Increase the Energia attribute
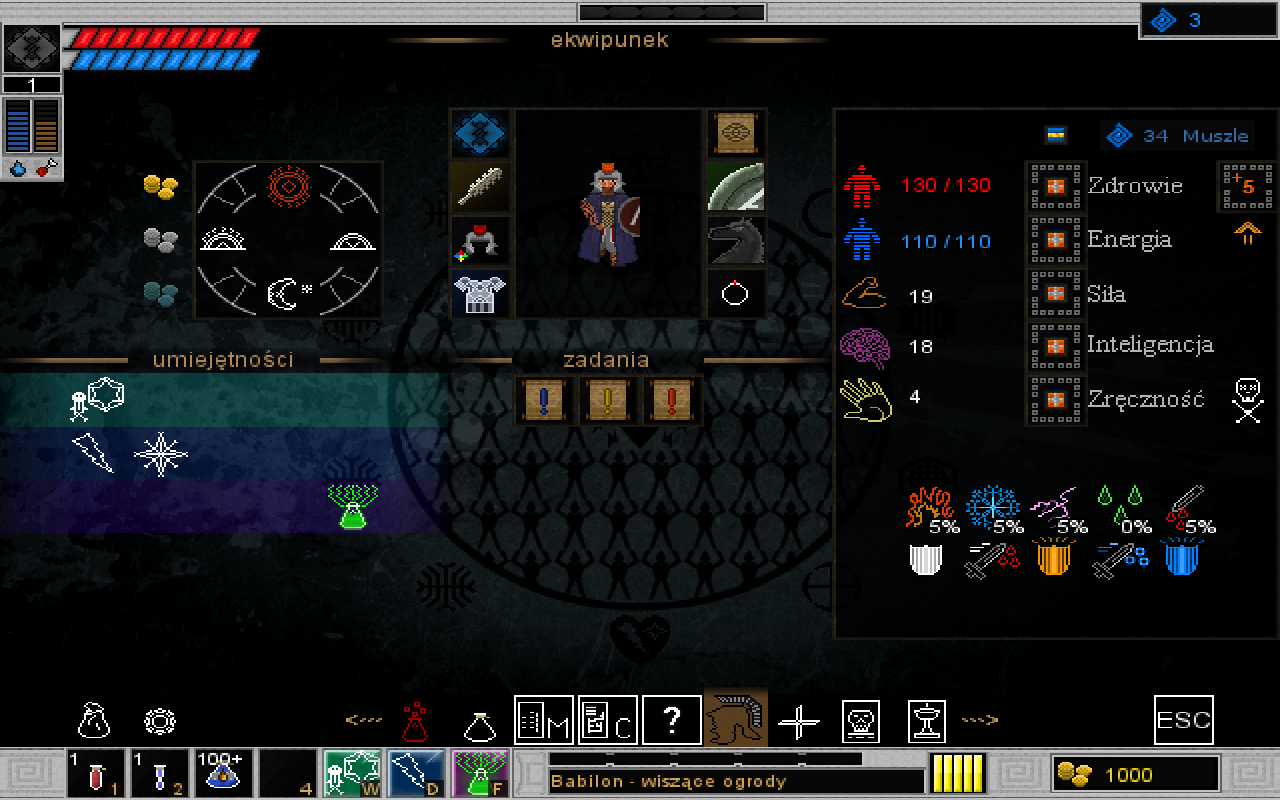Screen dimensions: 1280x800 (x=1054, y=241)
